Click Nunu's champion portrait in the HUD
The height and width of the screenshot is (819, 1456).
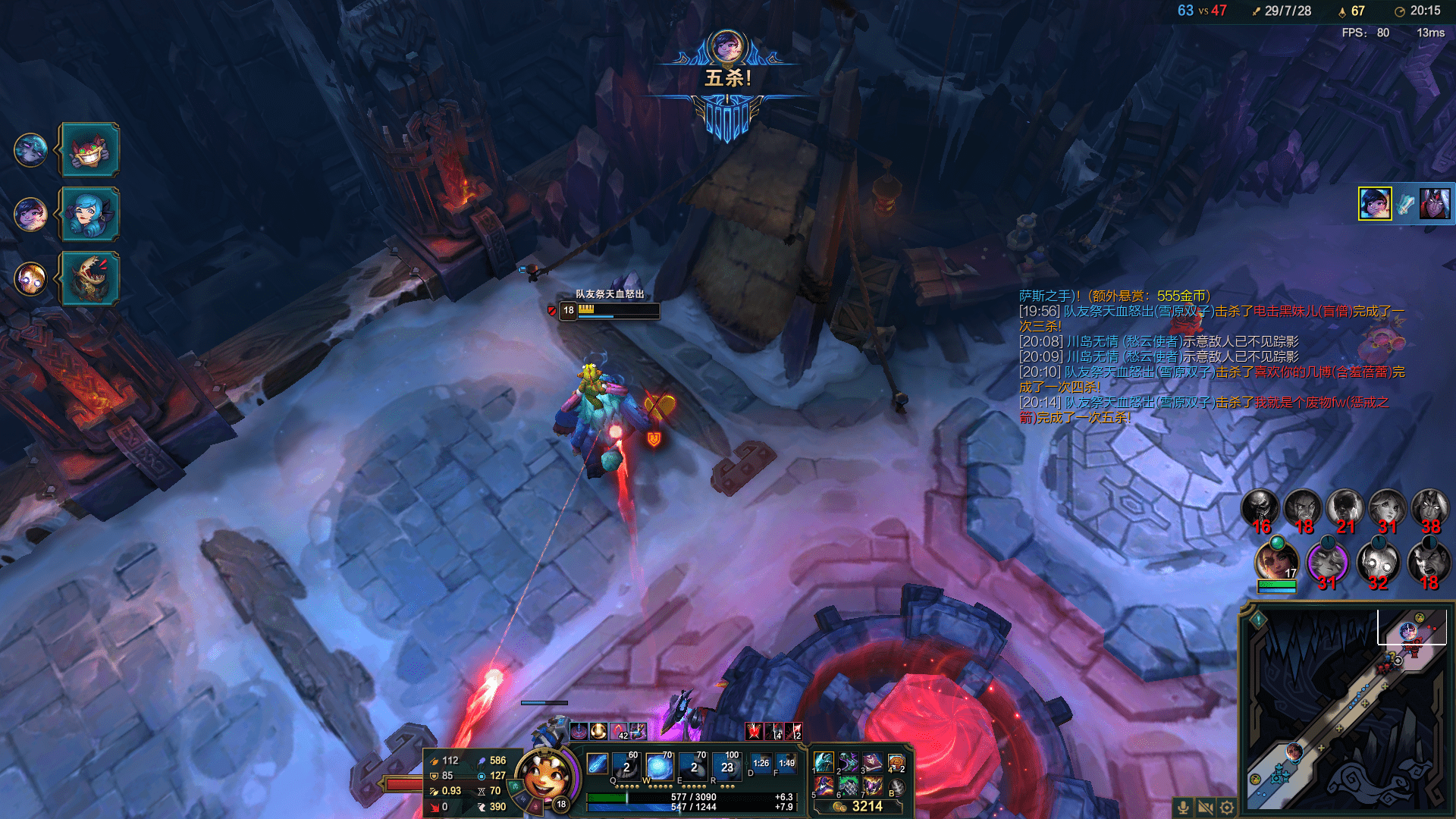click(544, 775)
